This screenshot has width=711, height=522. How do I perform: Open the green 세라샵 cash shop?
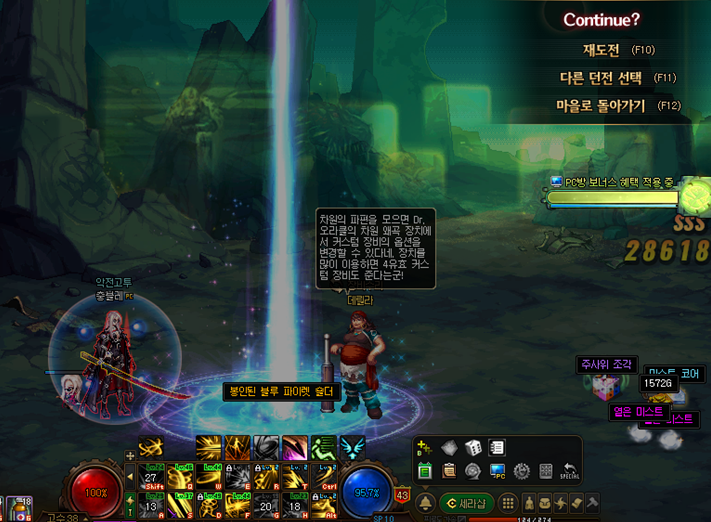point(468,502)
